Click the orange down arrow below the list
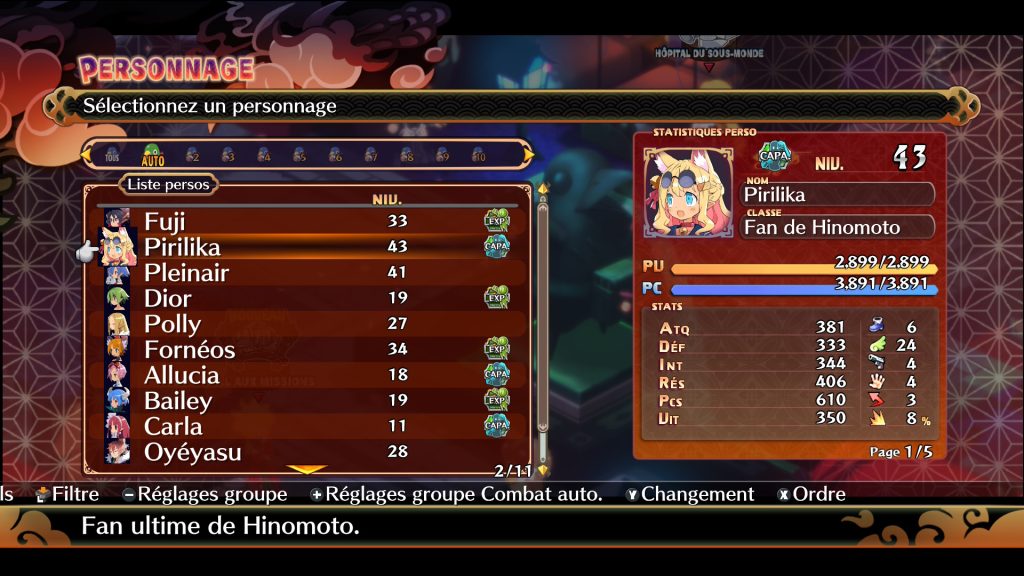Image resolution: width=1024 pixels, height=576 pixels. [x=307, y=468]
